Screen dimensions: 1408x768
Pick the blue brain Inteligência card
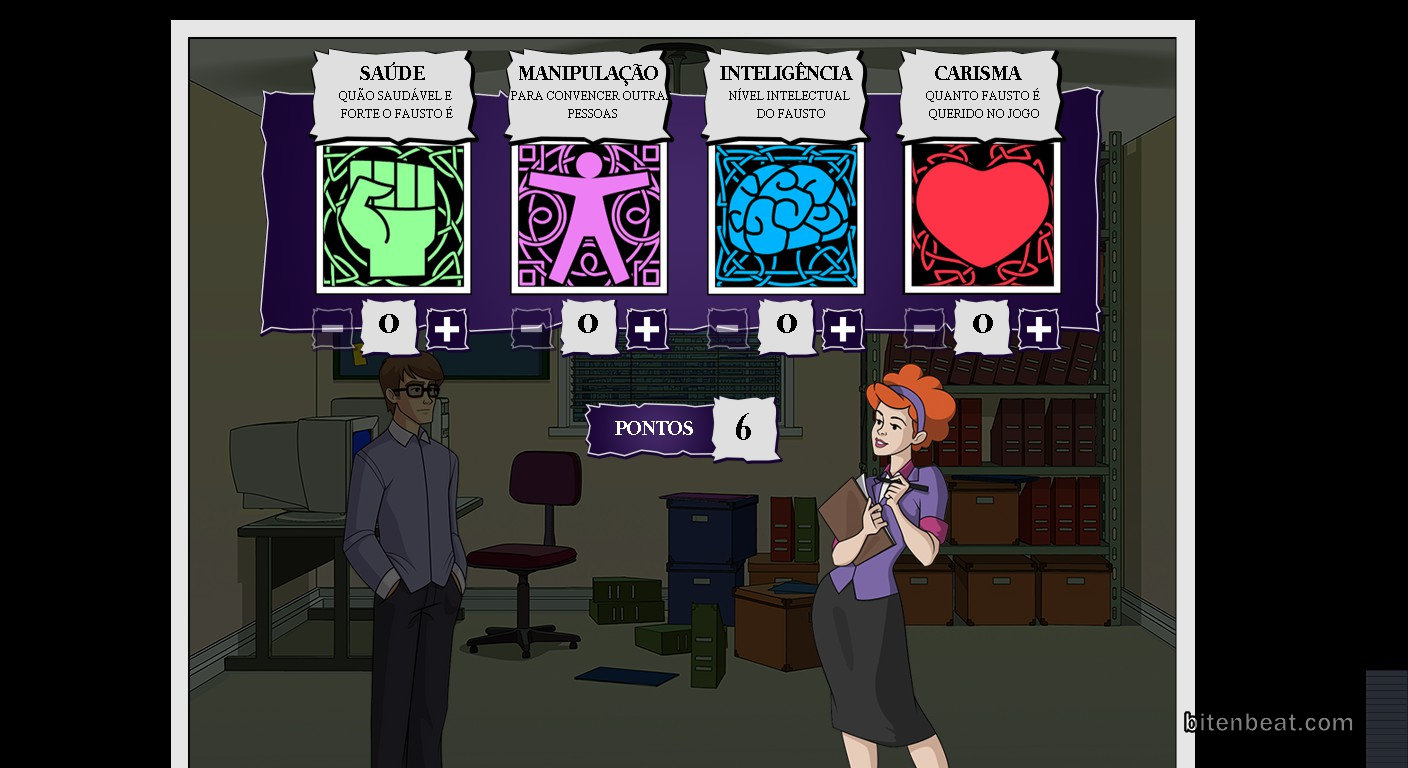click(786, 217)
